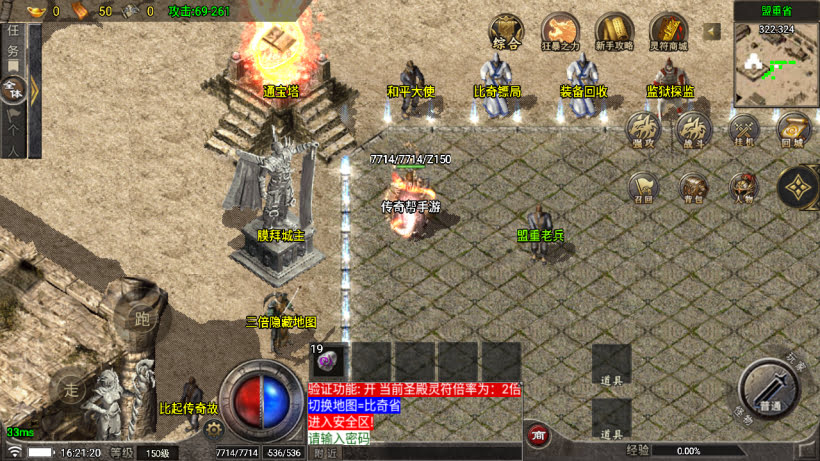Viewport: 820px width, 461px height.
Task: Attack with the 普通 sword button
Action: pyautogui.click(x=769, y=388)
